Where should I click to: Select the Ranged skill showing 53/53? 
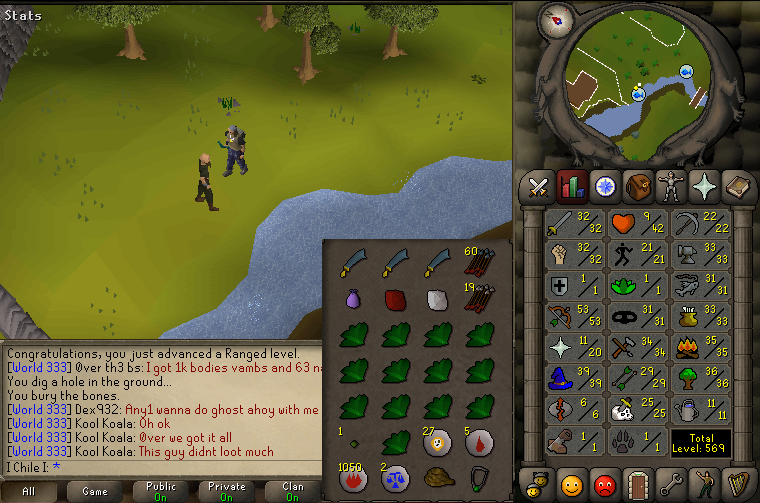coord(574,317)
